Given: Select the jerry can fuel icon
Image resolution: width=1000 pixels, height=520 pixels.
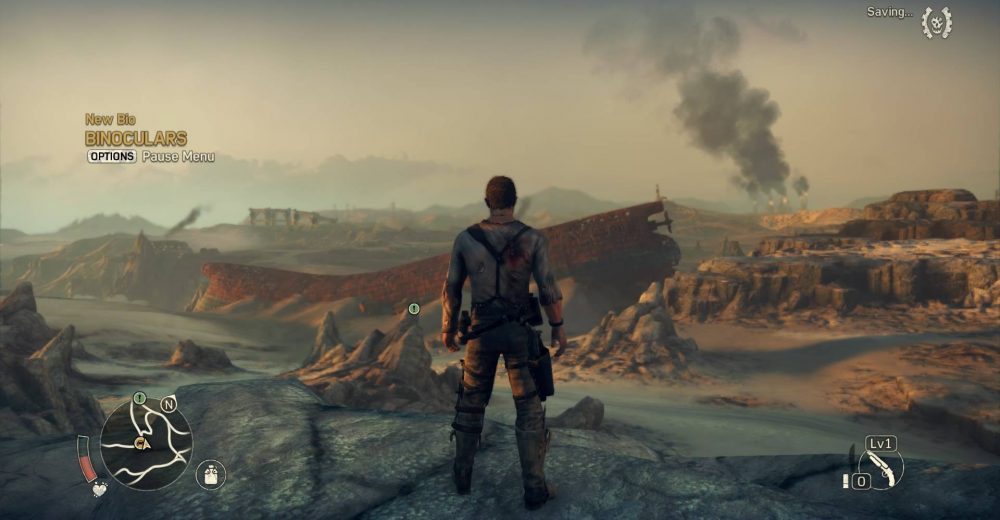Looking at the screenshot, I should [x=210, y=473].
